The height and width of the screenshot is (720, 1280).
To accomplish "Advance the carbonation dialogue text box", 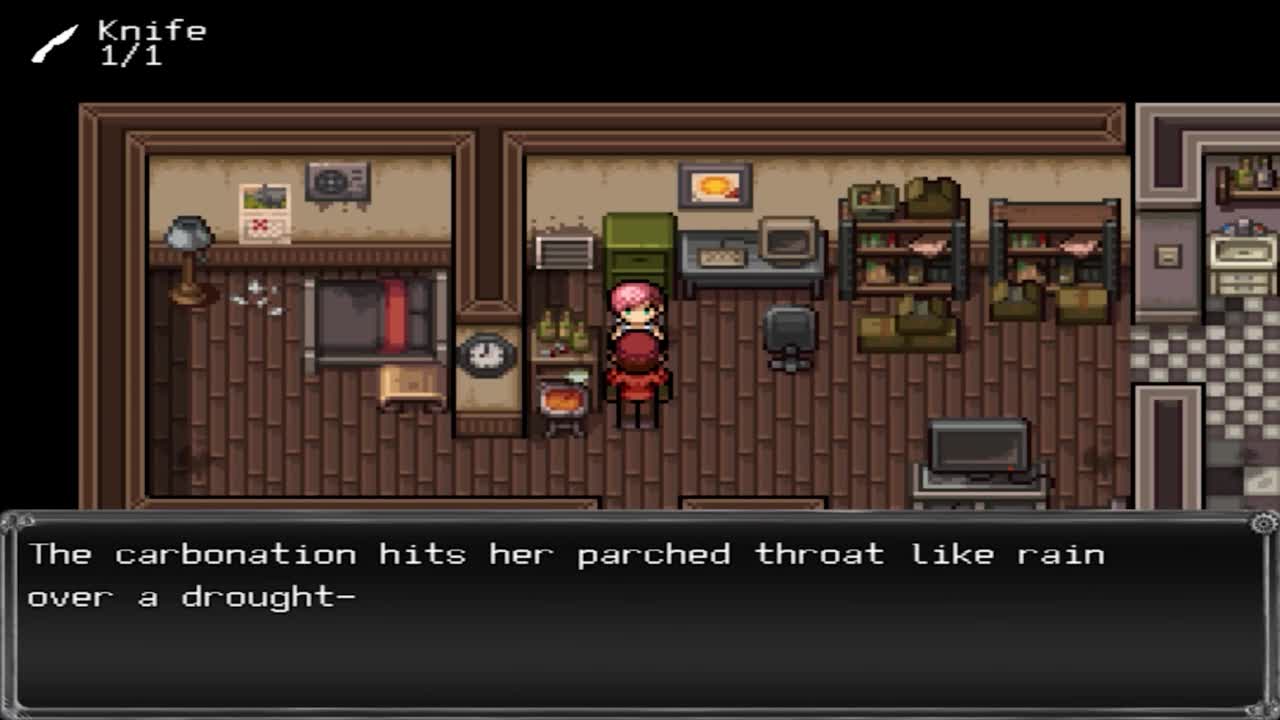I will click(x=640, y=612).
